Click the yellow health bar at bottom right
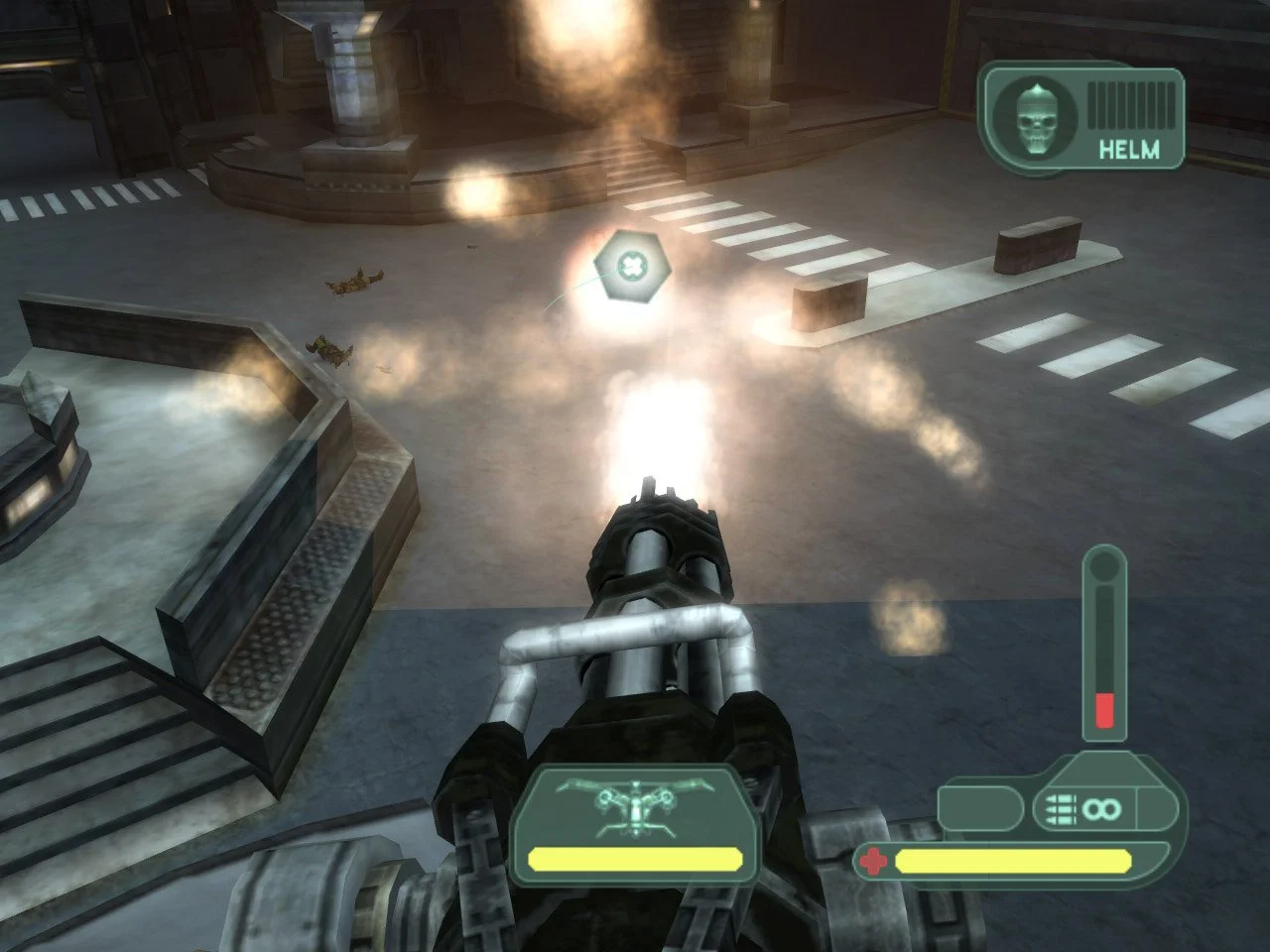The image size is (1270, 952). pos(1012,861)
